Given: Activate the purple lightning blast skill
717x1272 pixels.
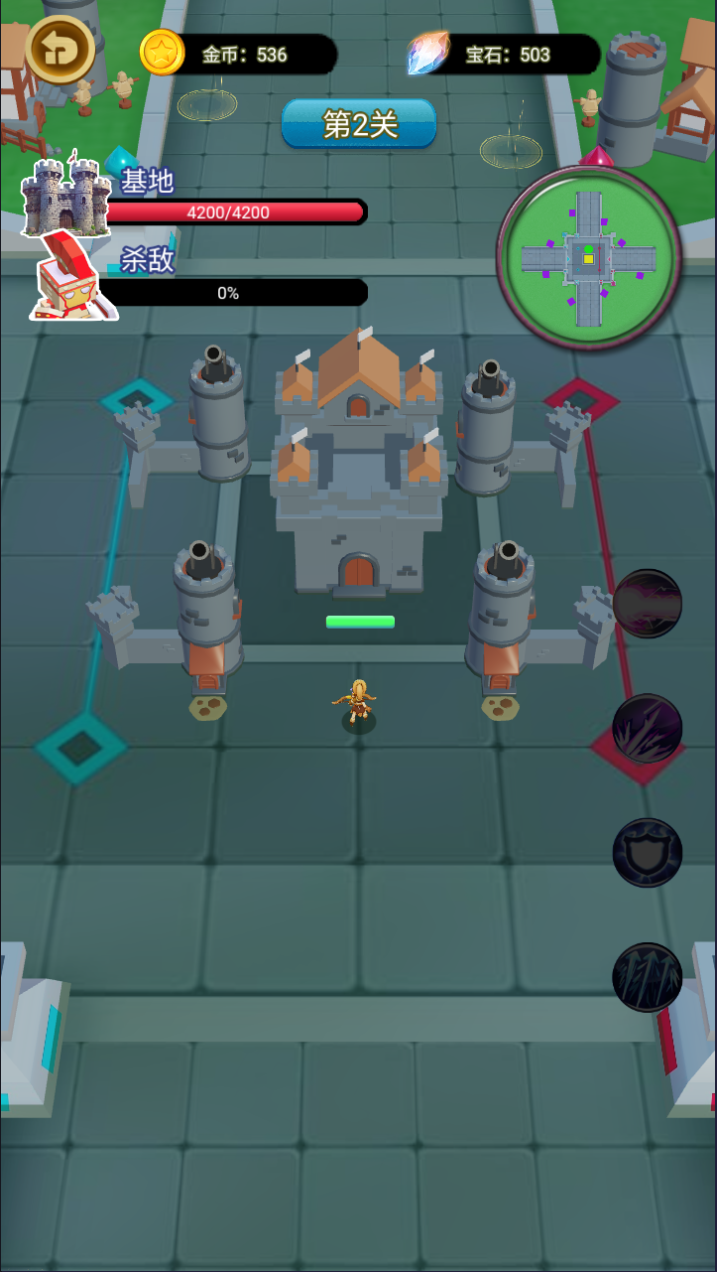Looking at the screenshot, I should tap(647, 604).
